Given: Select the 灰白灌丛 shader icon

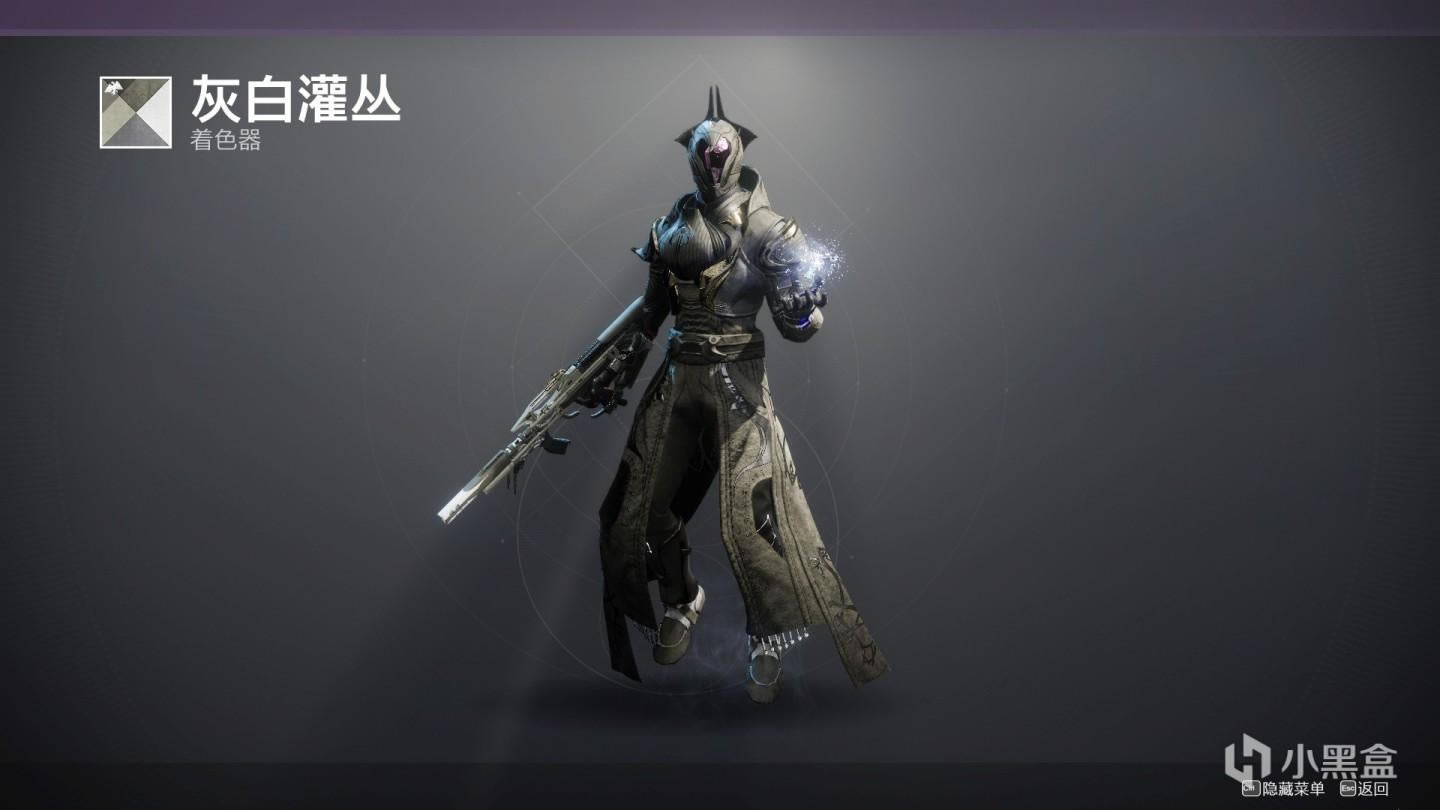Looking at the screenshot, I should click(136, 112).
